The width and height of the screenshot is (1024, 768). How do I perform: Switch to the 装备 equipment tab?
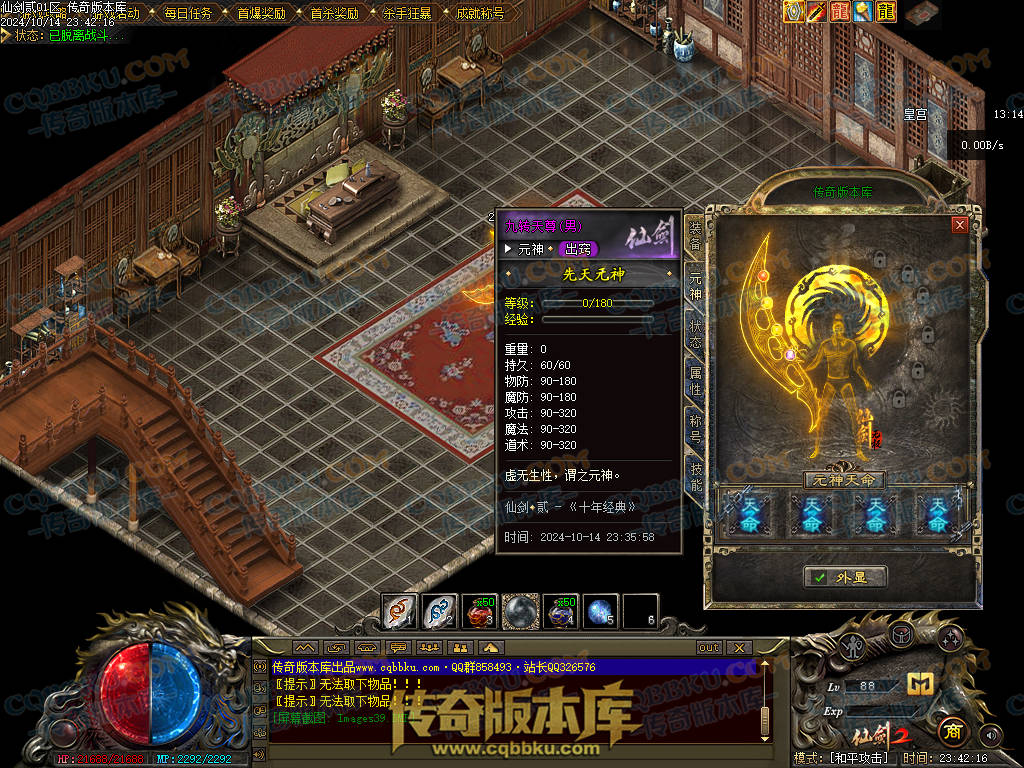(x=694, y=234)
